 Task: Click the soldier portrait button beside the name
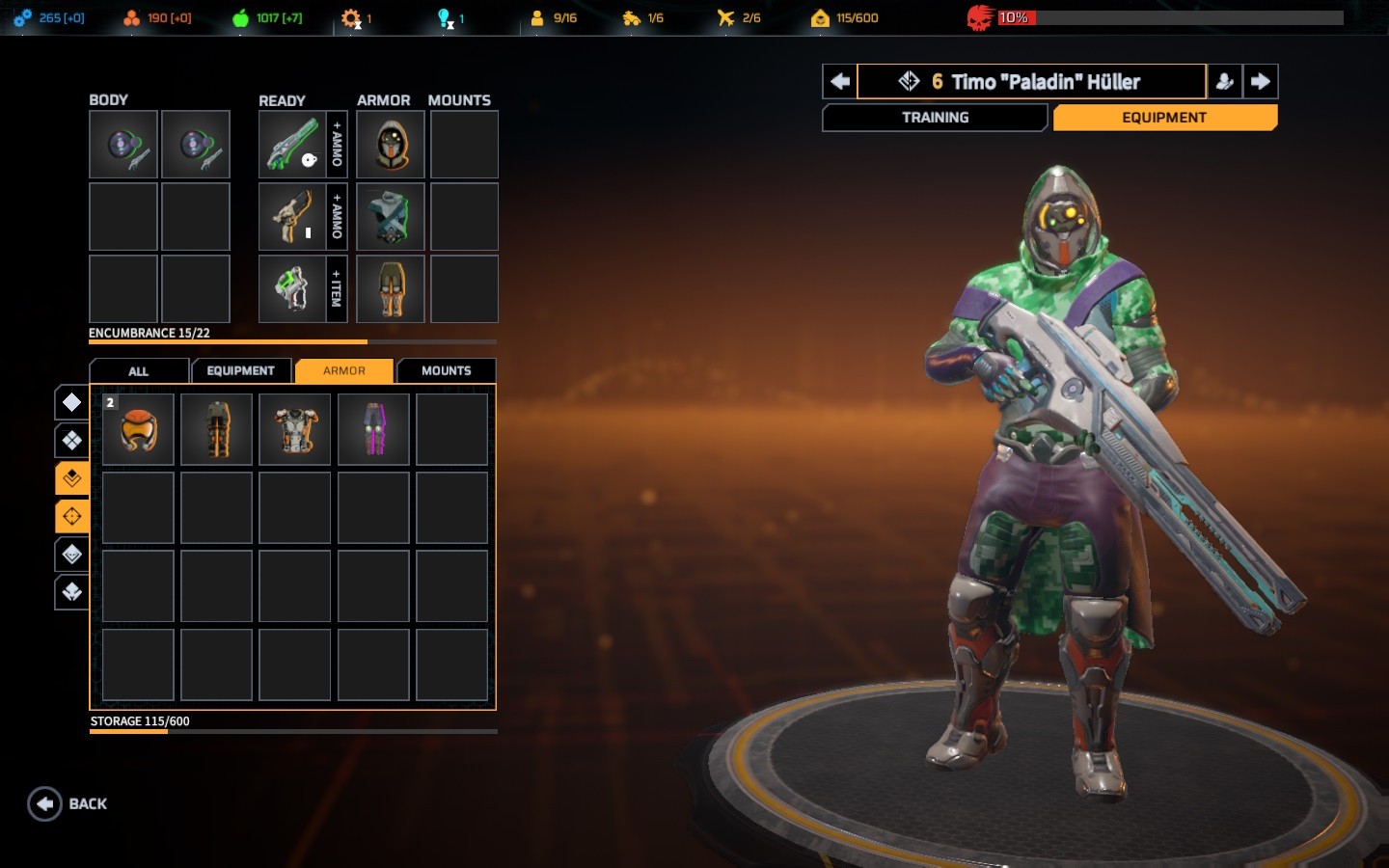pyautogui.click(x=1224, y=82)
